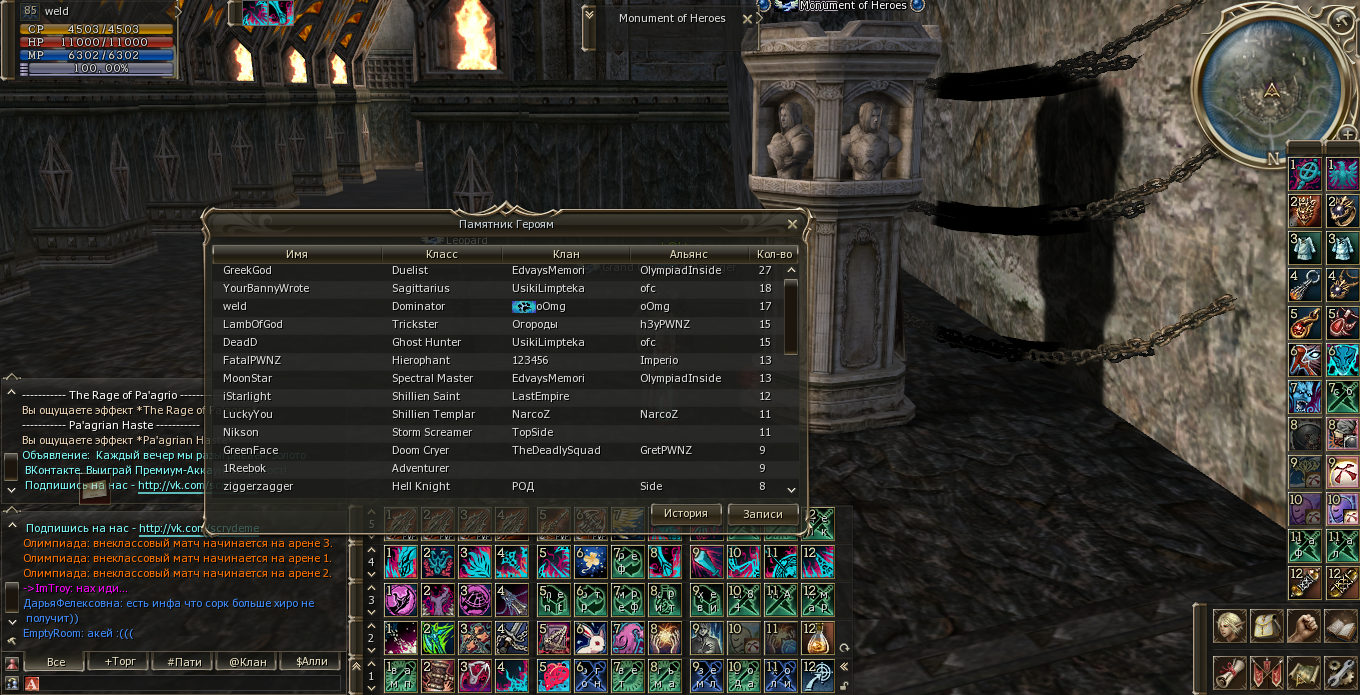The width and height of the screenshot is (1360, 695).
Task: Sort heroes by Класс column header
Action: coord(441,254)
